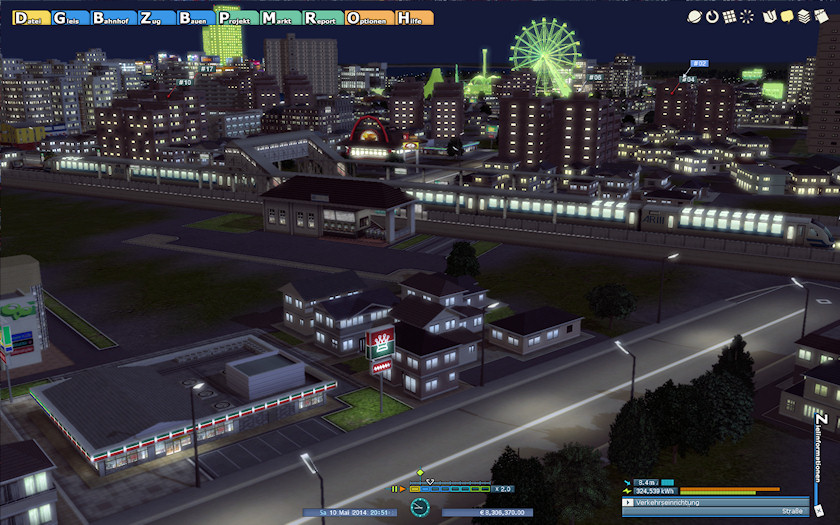Click the yellow speech bubble icon
This screenshot has width=840, height=525.
787,16
